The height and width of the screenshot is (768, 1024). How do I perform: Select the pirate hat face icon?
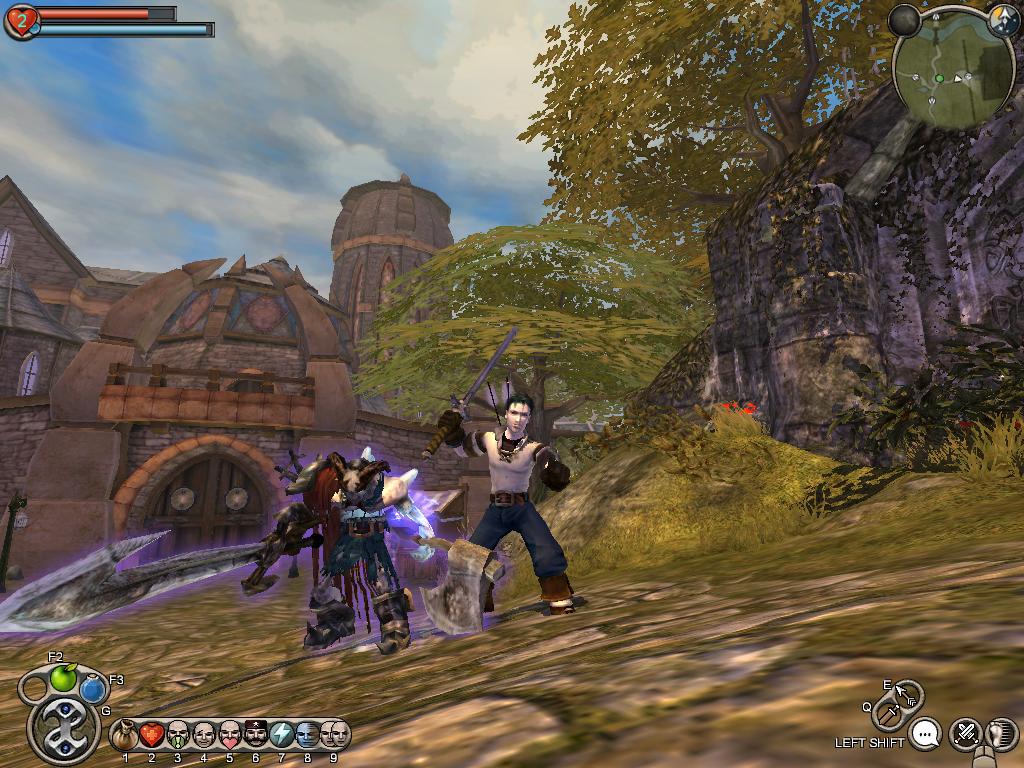pyautogui.click(x=255, y=736)
